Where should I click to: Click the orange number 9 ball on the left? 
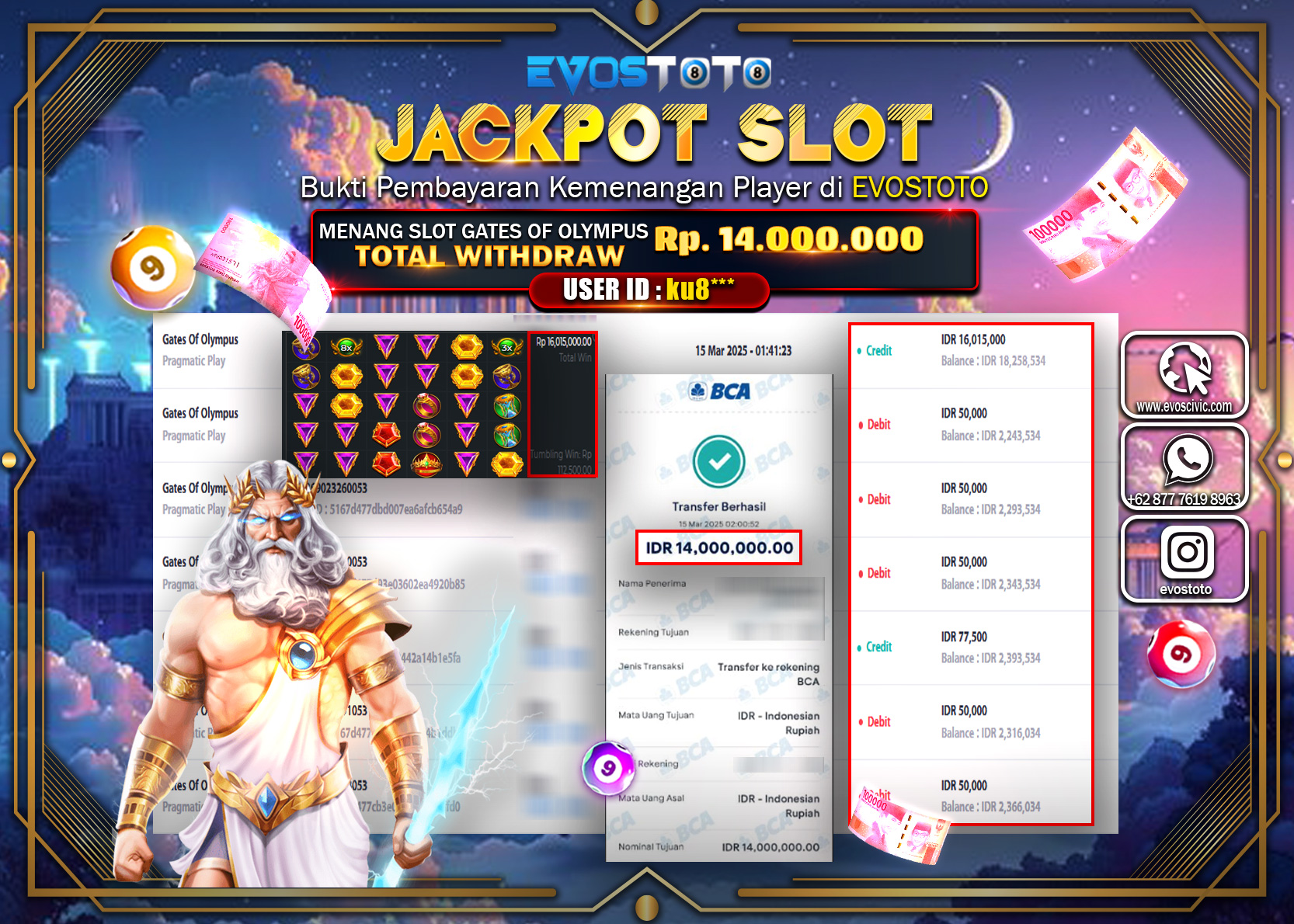tap(152, 265)
